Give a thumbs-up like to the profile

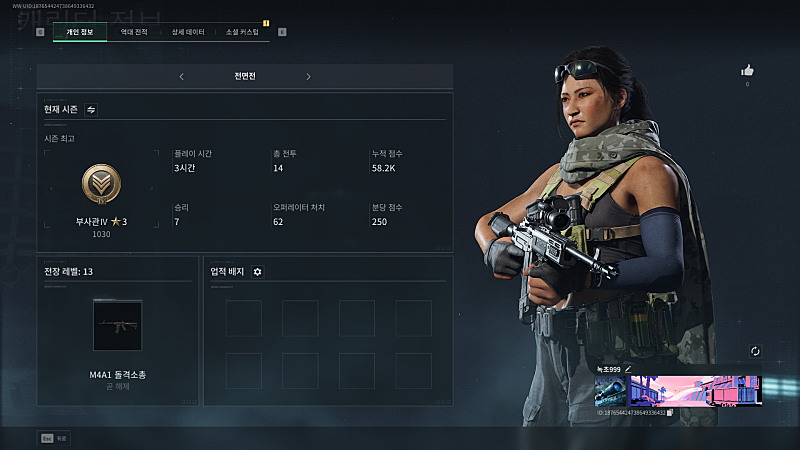click(747, 70)
